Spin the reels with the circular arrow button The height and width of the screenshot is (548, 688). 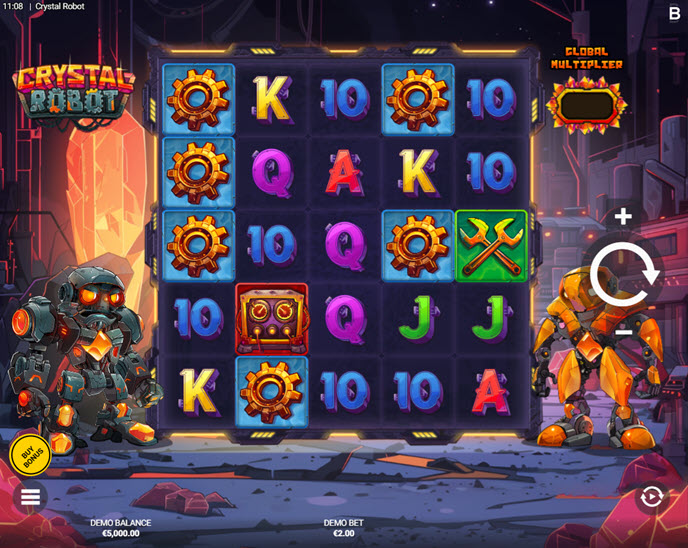pyautogui.click(x=624, y=272)
